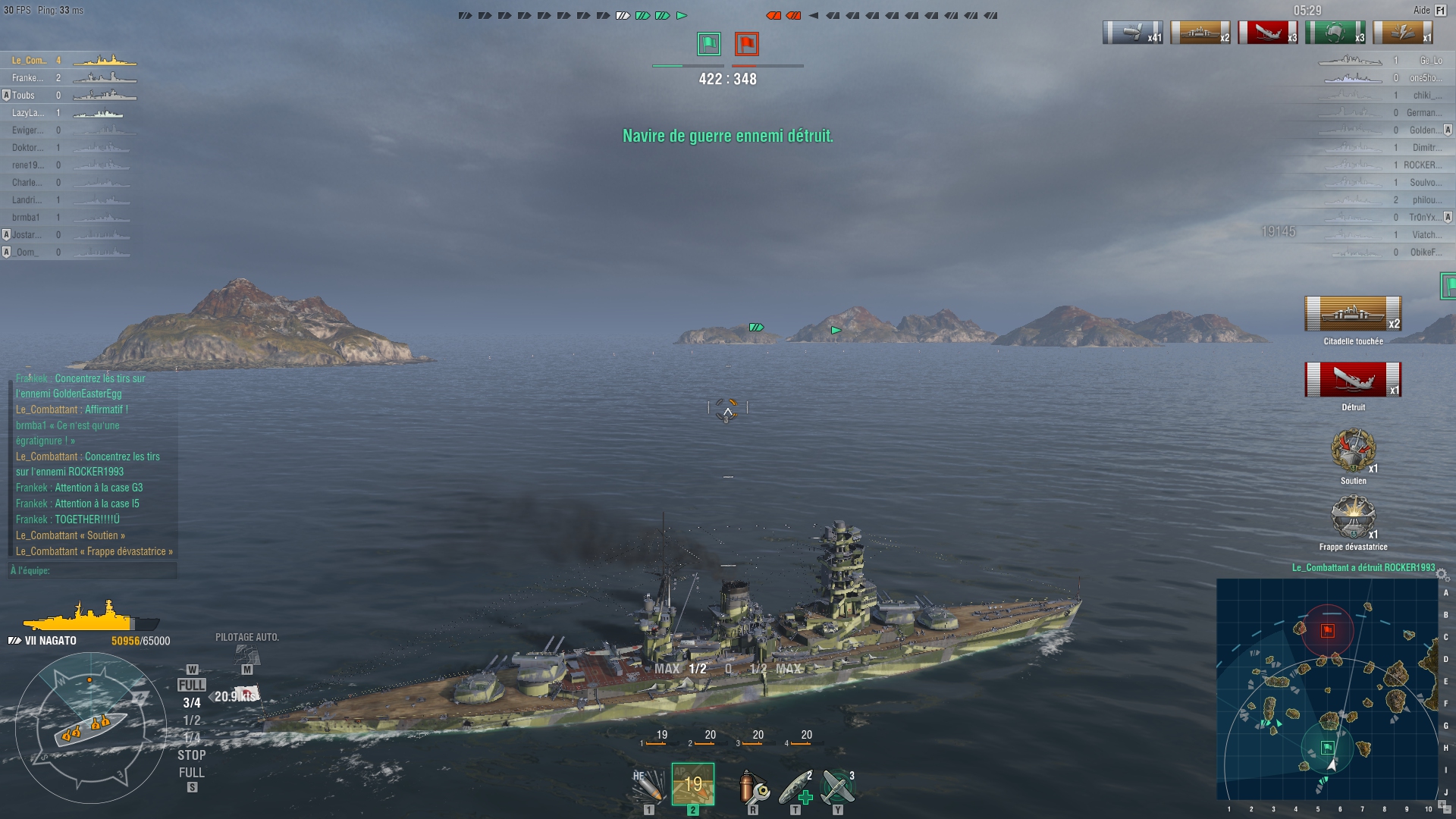Launch the spotter aircraft consumable
1456x819 pixels.
(838, 786)
